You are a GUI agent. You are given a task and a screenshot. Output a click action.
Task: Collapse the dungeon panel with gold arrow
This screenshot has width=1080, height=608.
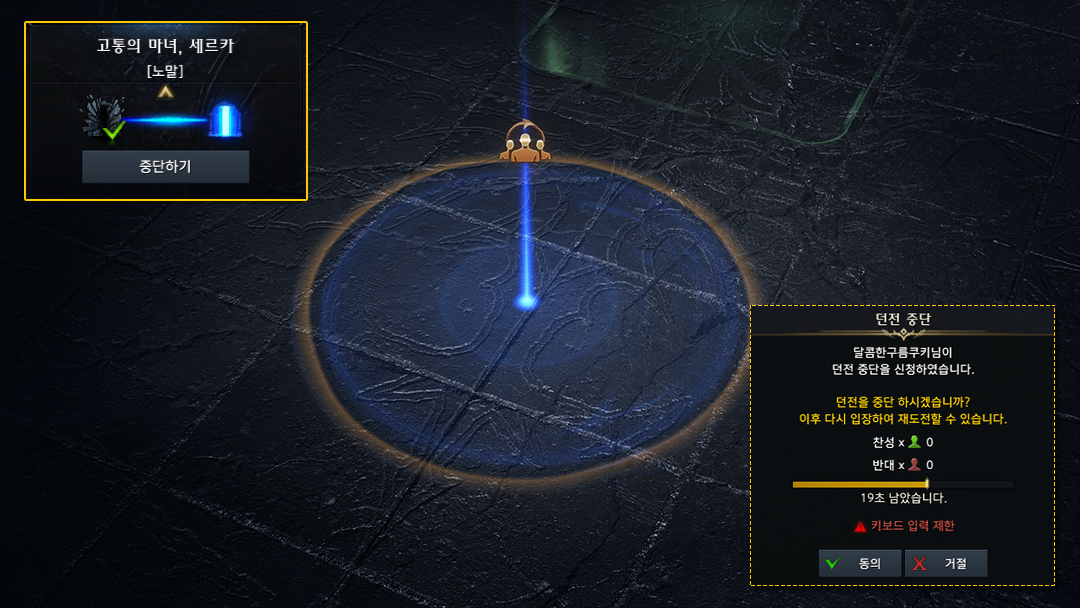click(x=166, y=92)
